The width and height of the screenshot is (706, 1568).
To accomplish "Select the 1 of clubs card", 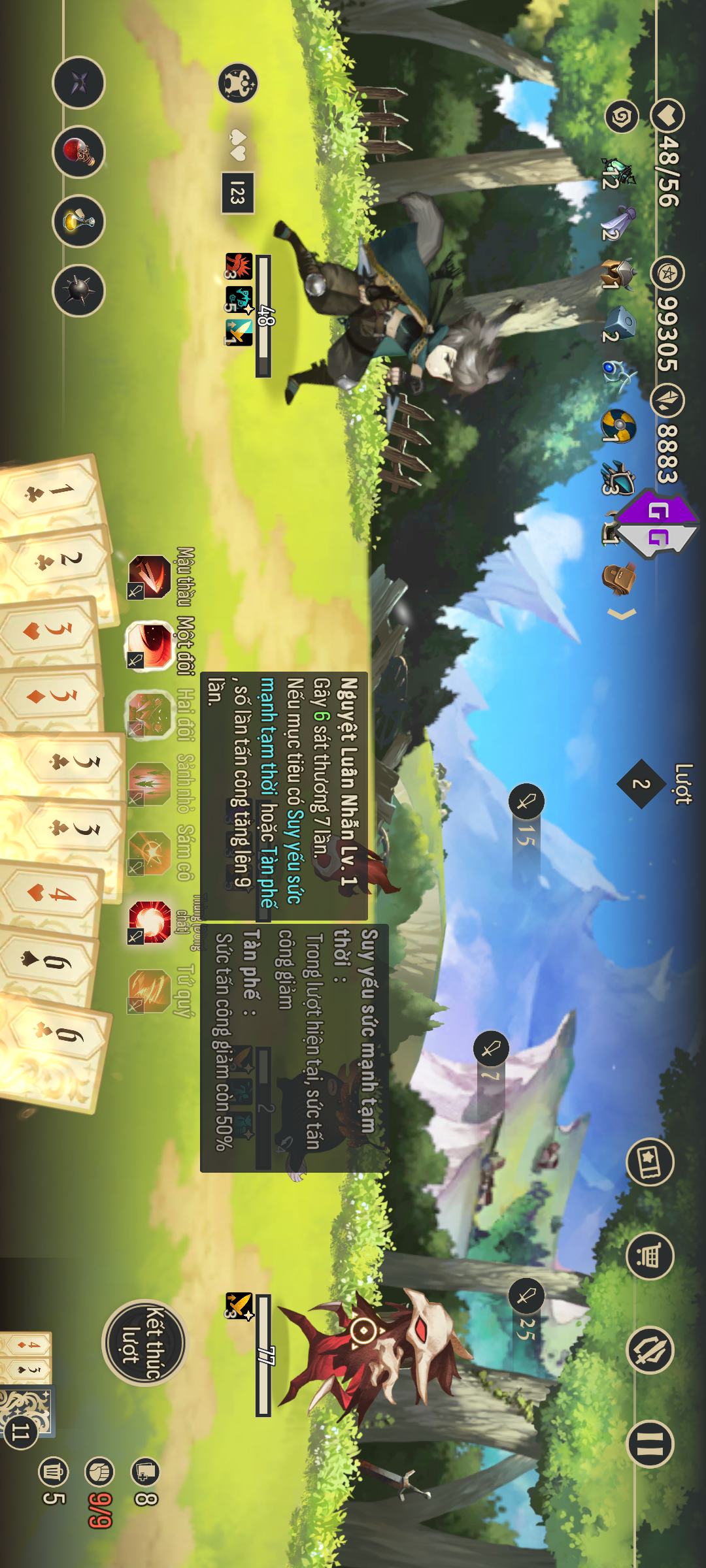I will click(x=52, y=493).
